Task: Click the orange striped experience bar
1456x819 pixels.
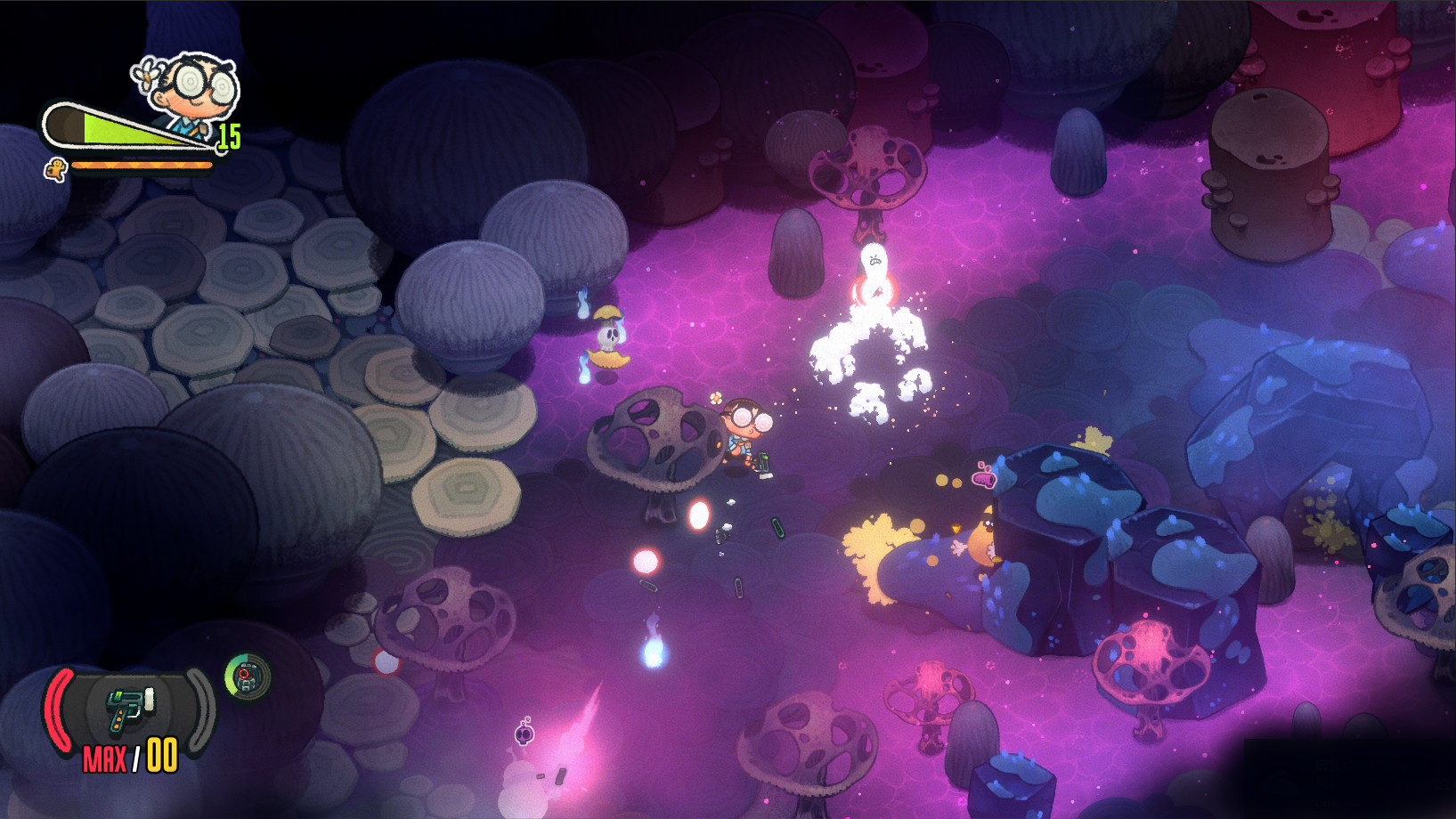Action: pos(142,164)
